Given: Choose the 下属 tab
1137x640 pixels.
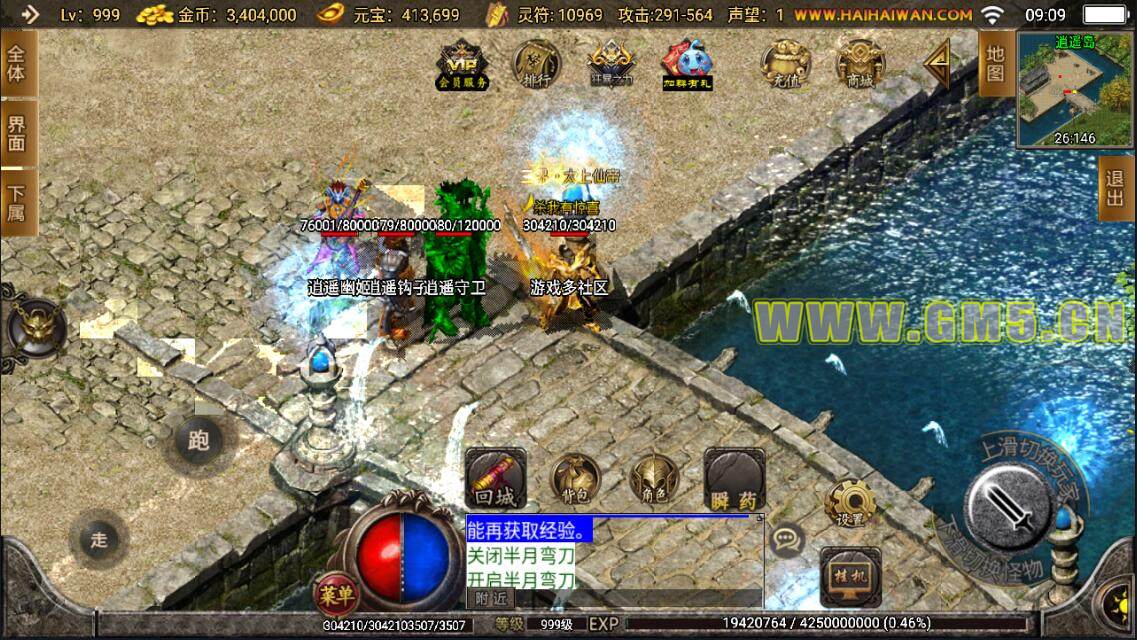Looking at the screenshot, I should (x=17, y=202).
